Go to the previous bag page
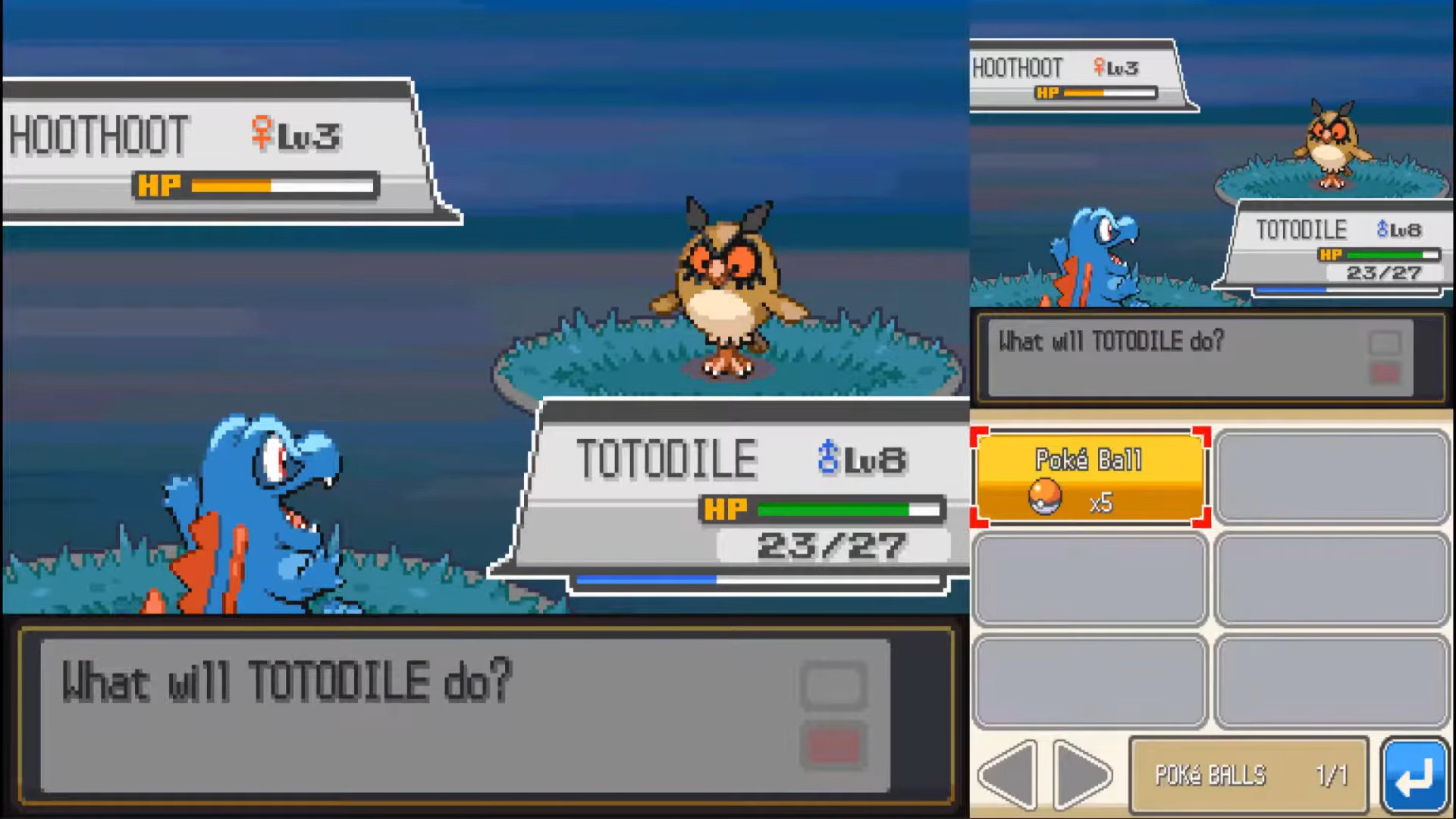 1009,775
